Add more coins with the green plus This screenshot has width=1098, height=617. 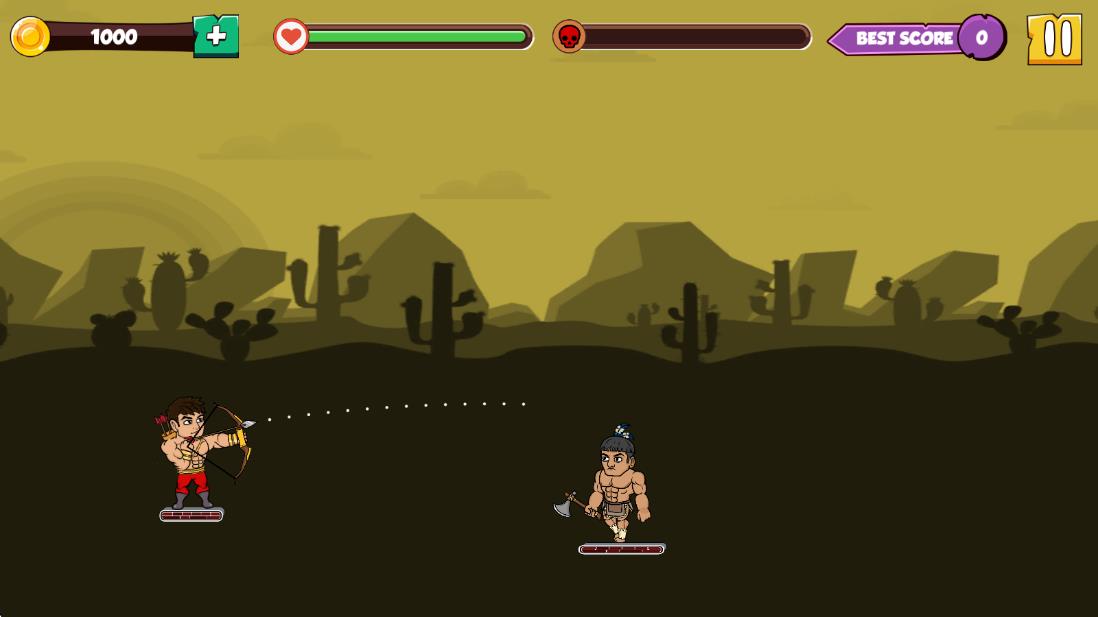[x=216, y=37]
